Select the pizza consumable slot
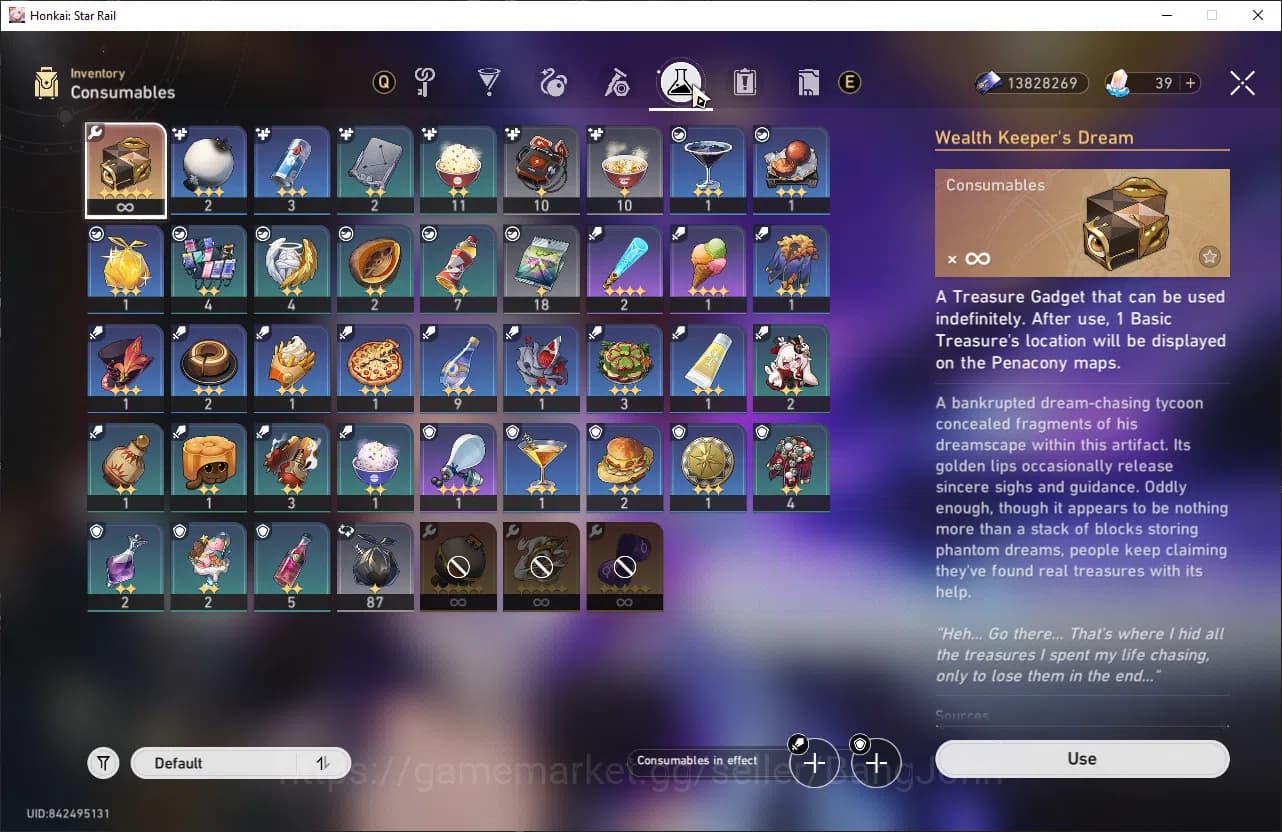 pos(375,360)
